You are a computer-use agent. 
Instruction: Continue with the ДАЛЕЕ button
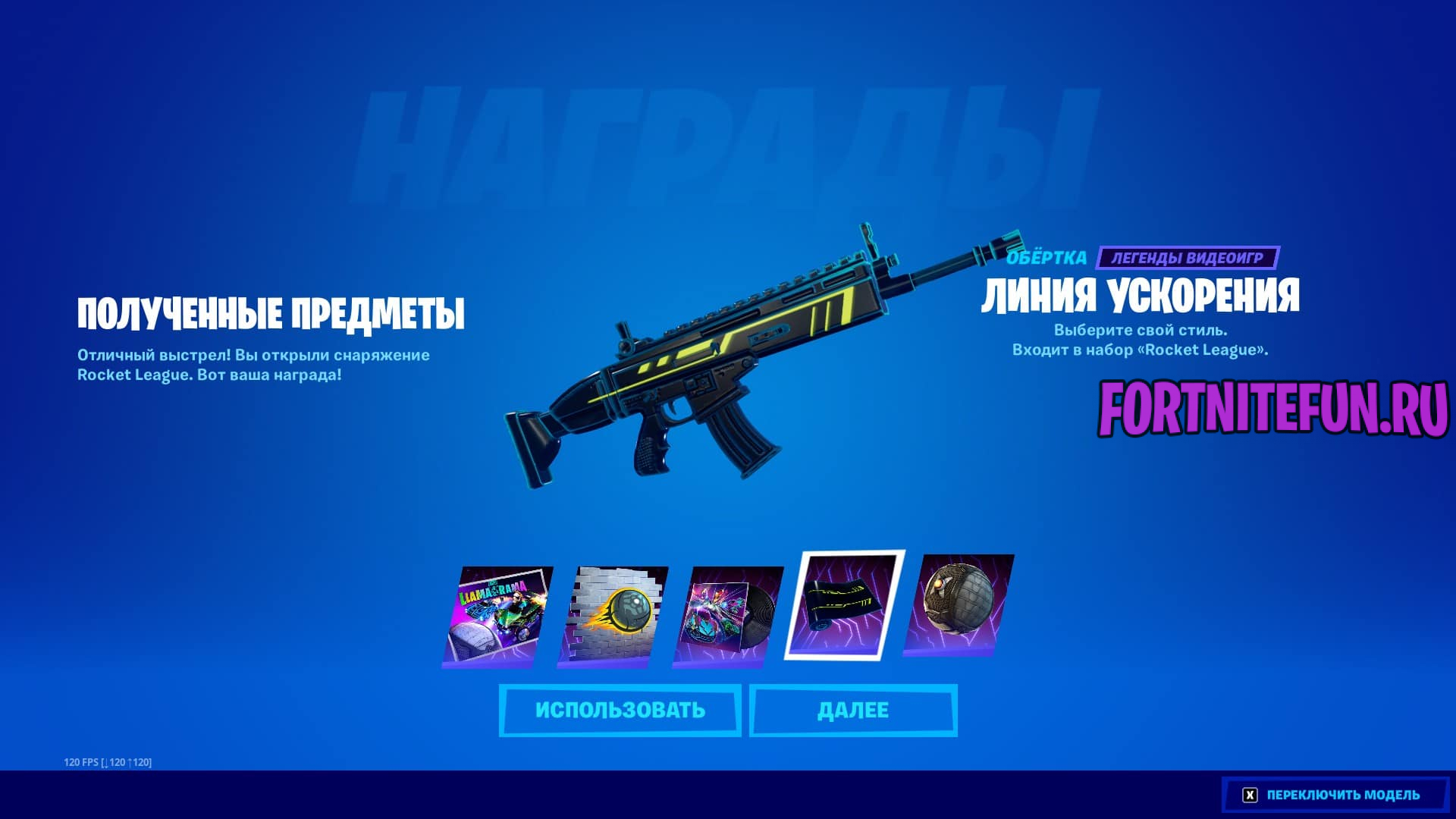(x=853, y=711)
